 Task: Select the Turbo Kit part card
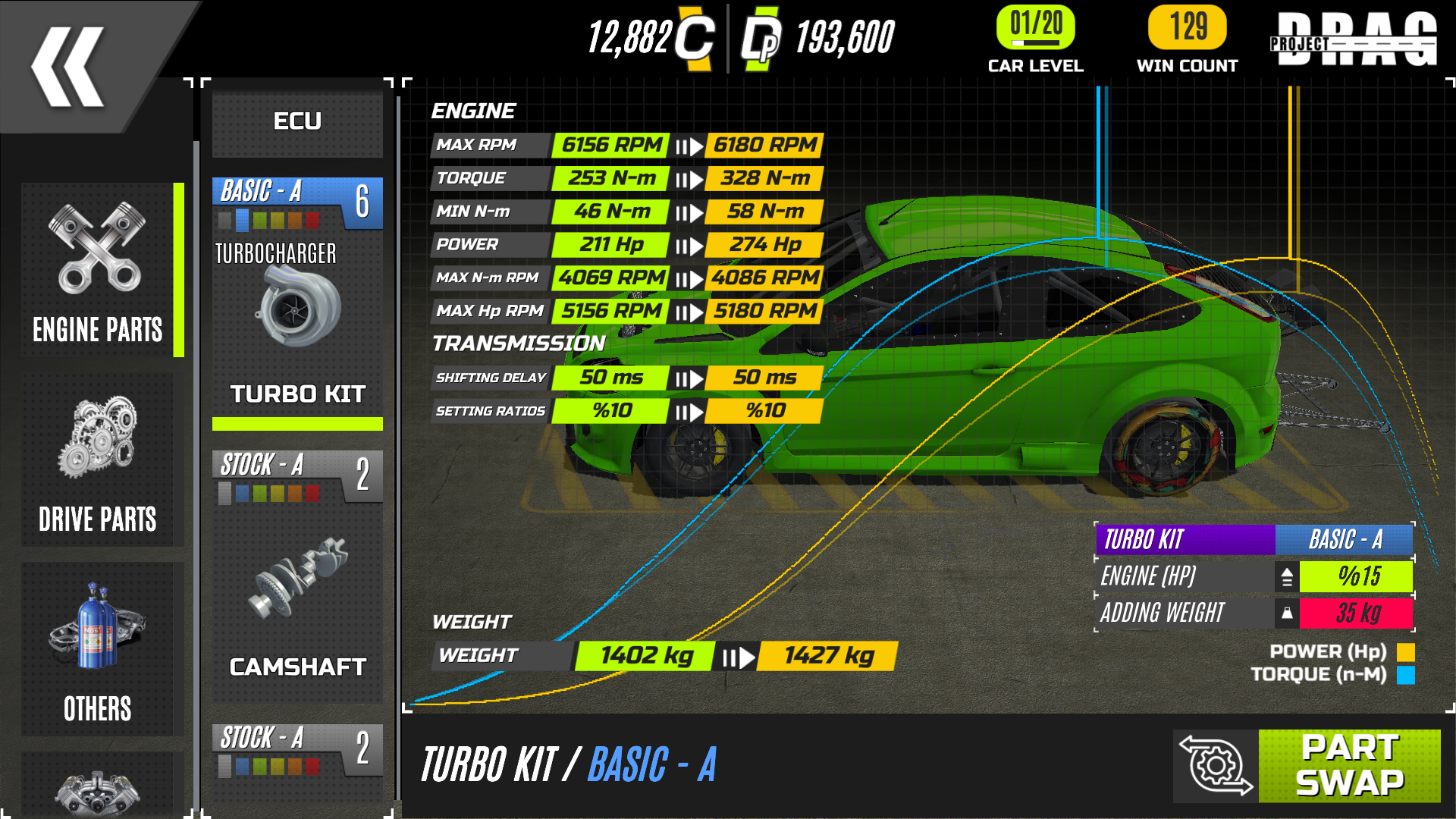tap(297, 303)
